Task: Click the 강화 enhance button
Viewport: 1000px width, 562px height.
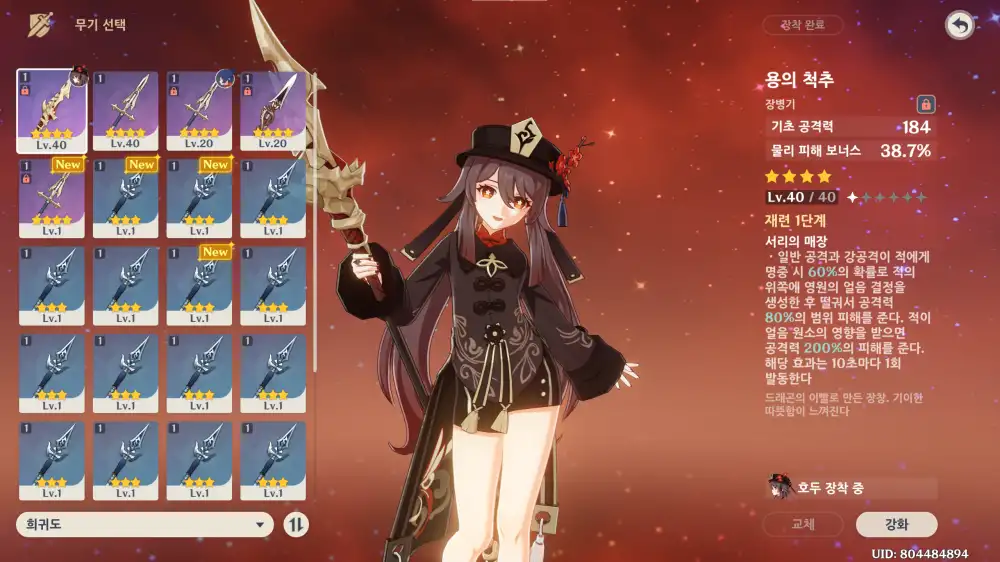Action: 896,524
